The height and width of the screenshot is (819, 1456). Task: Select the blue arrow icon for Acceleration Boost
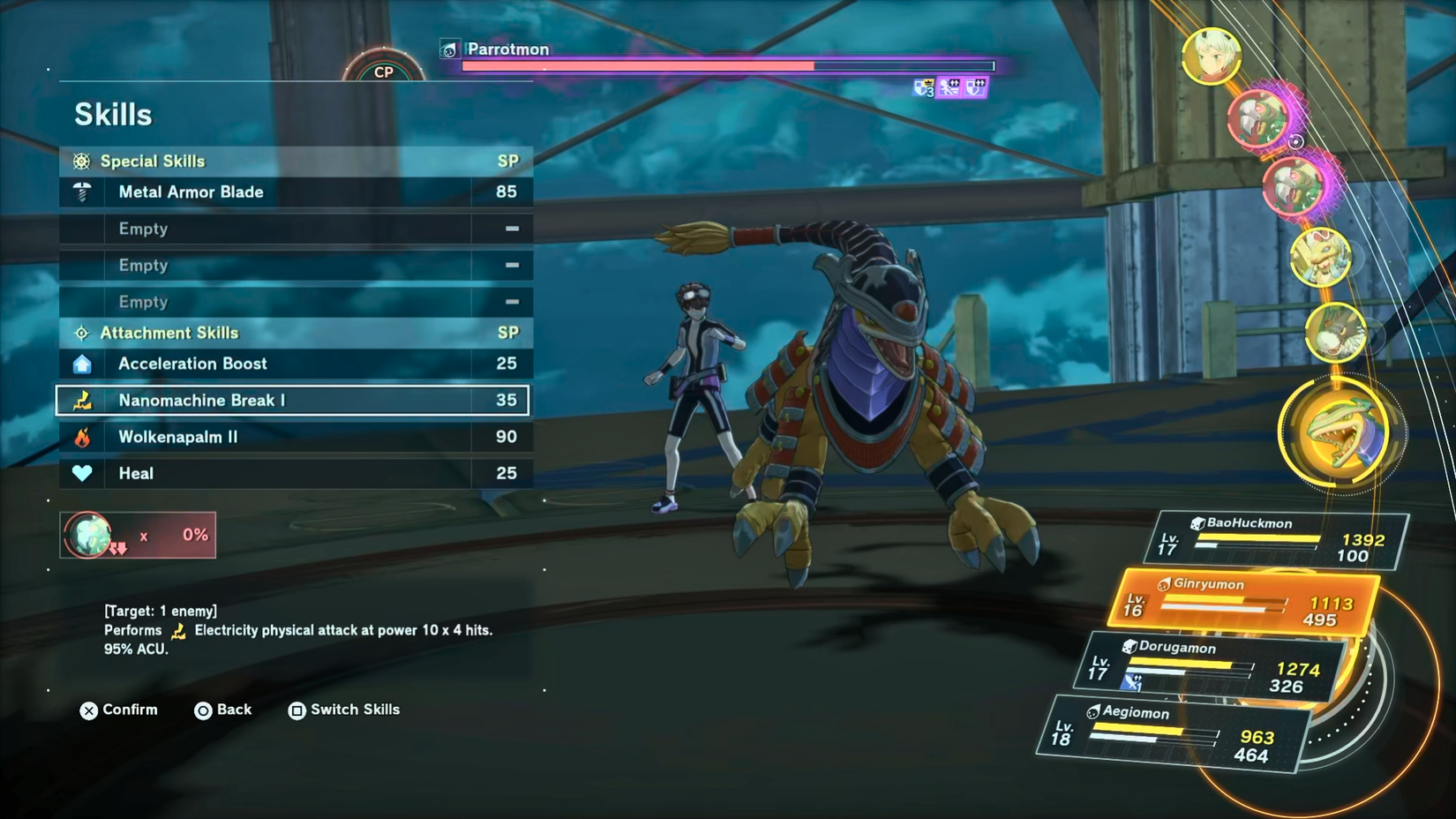pos(82,363)
